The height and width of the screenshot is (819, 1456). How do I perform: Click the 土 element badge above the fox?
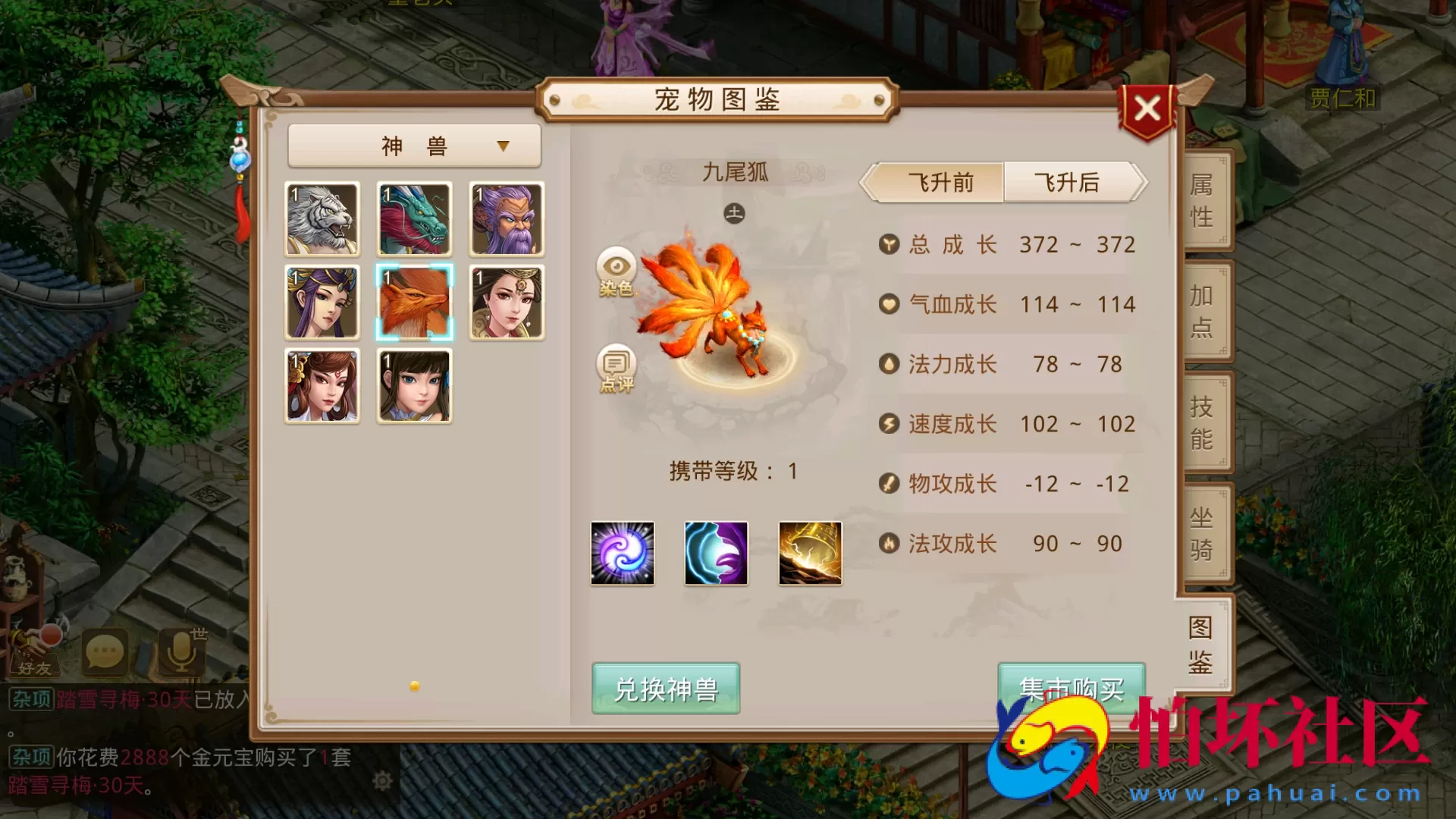click(734, 213)
